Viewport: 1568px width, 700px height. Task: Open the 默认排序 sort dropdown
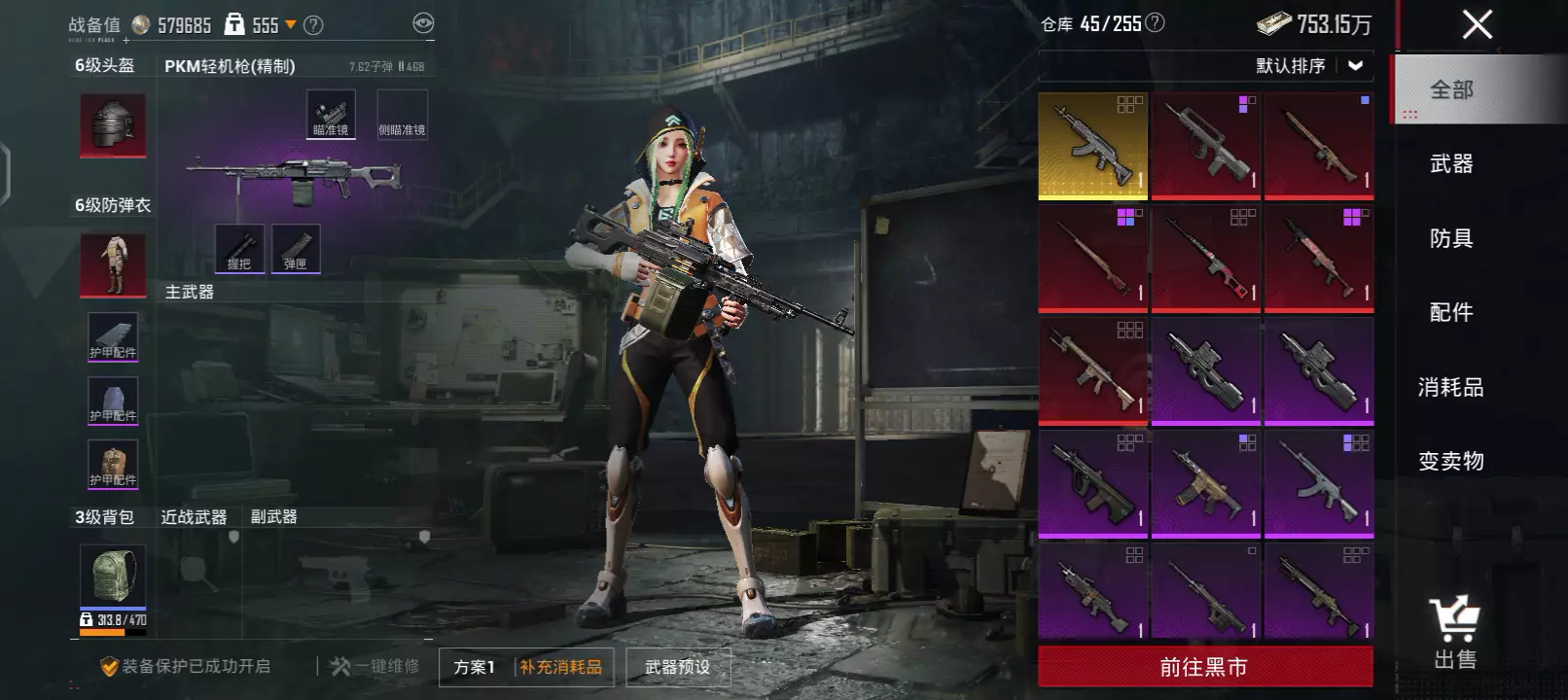1309,66
